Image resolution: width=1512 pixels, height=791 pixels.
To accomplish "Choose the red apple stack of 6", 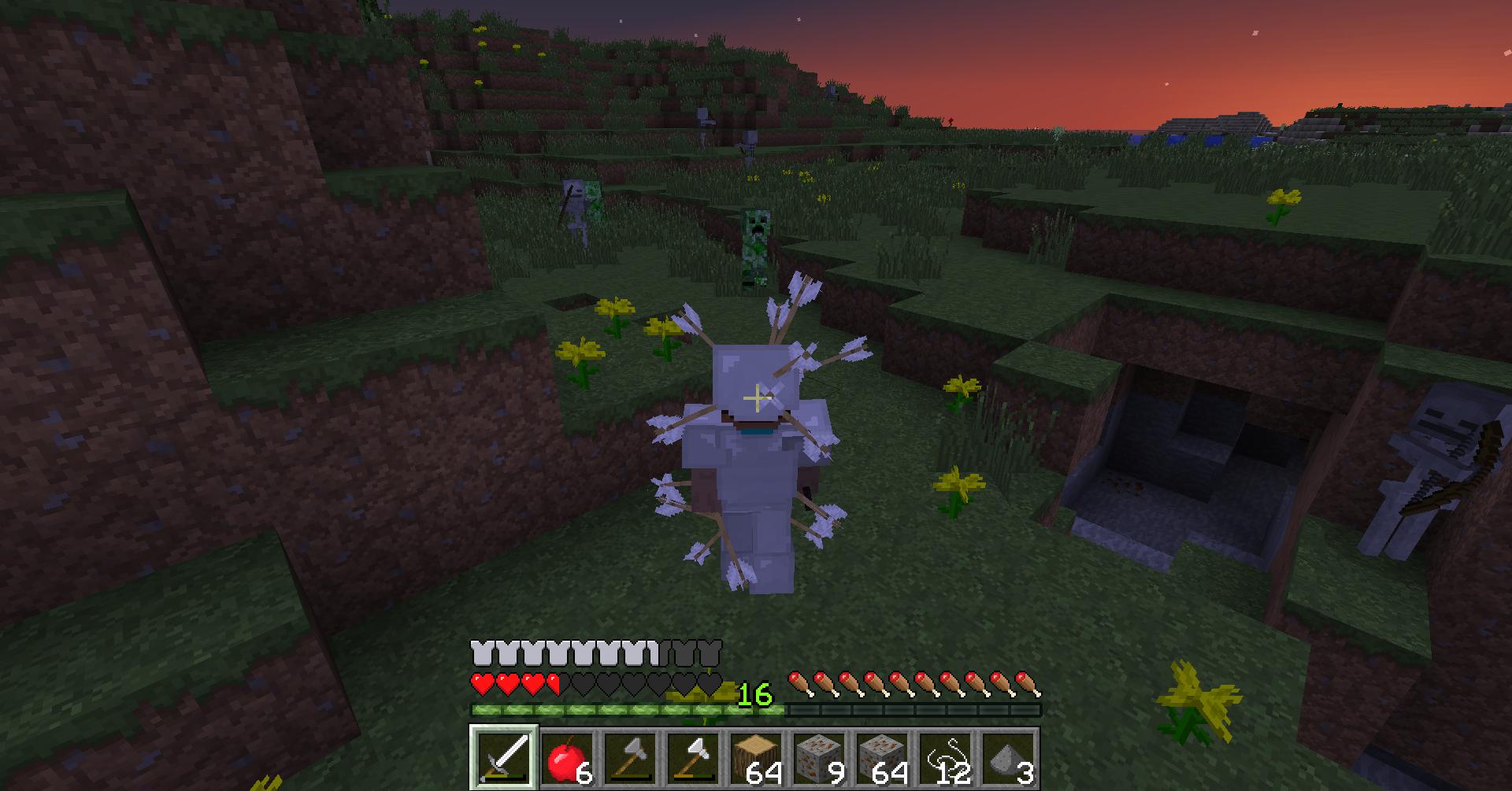I will tap(568, 758).
